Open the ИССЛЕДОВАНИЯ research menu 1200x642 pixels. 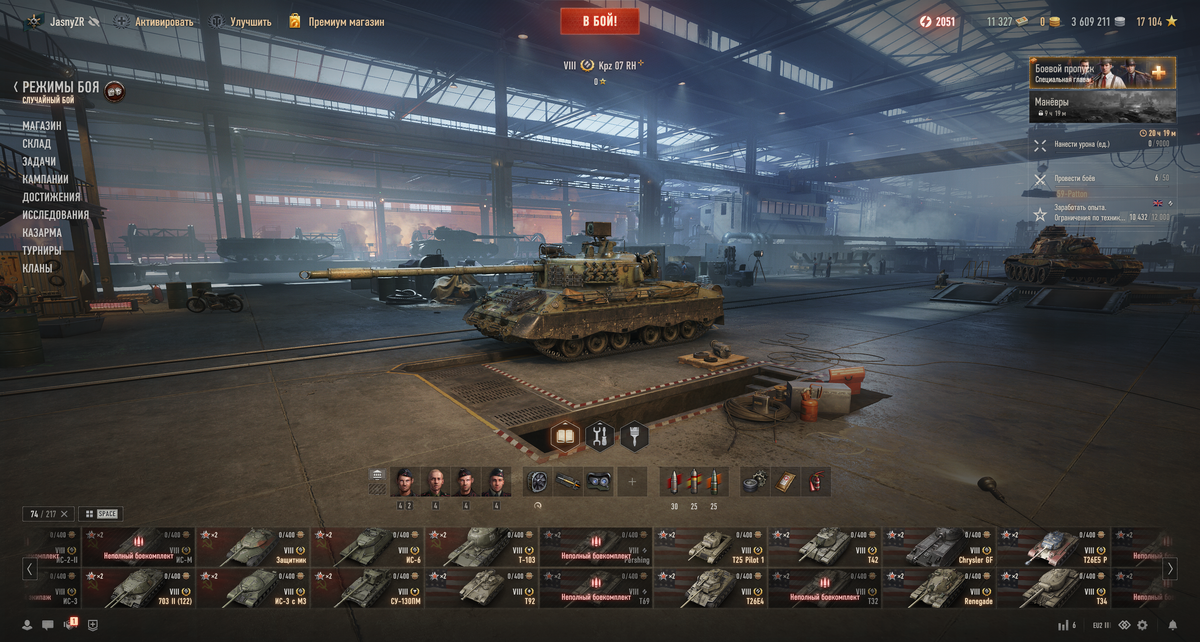point(56,215)
